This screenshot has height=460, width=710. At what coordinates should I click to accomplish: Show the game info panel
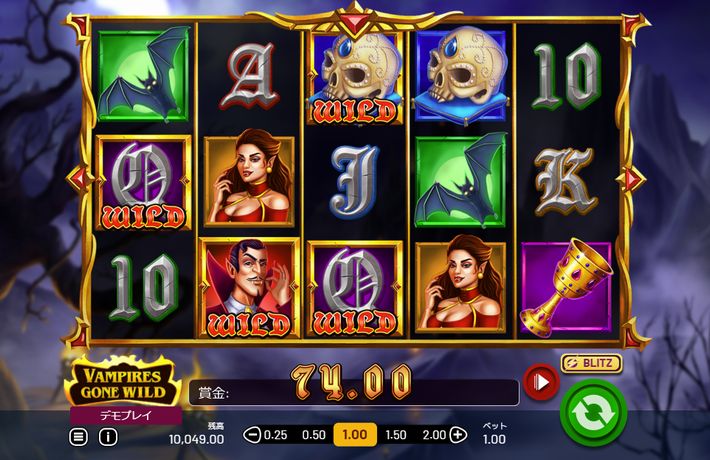point(107,437)
